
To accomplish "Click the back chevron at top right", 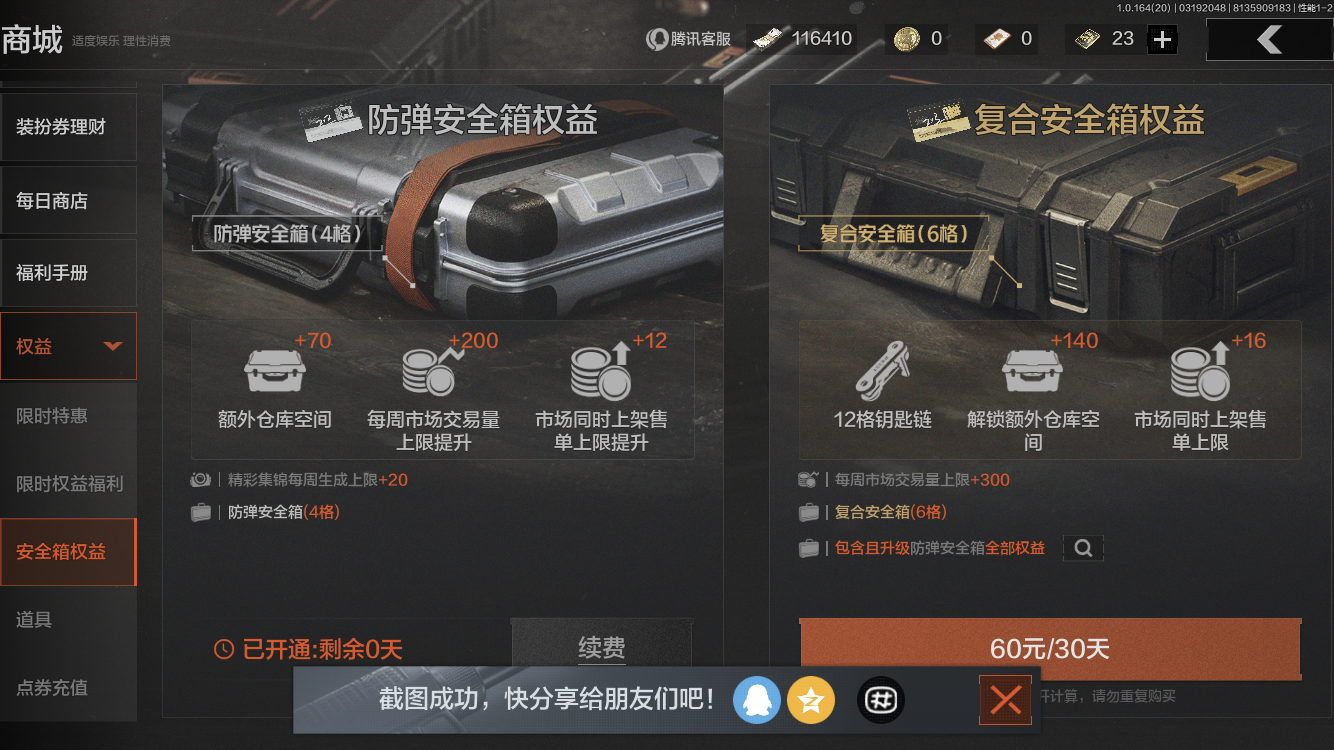I will pos(1270,39).
